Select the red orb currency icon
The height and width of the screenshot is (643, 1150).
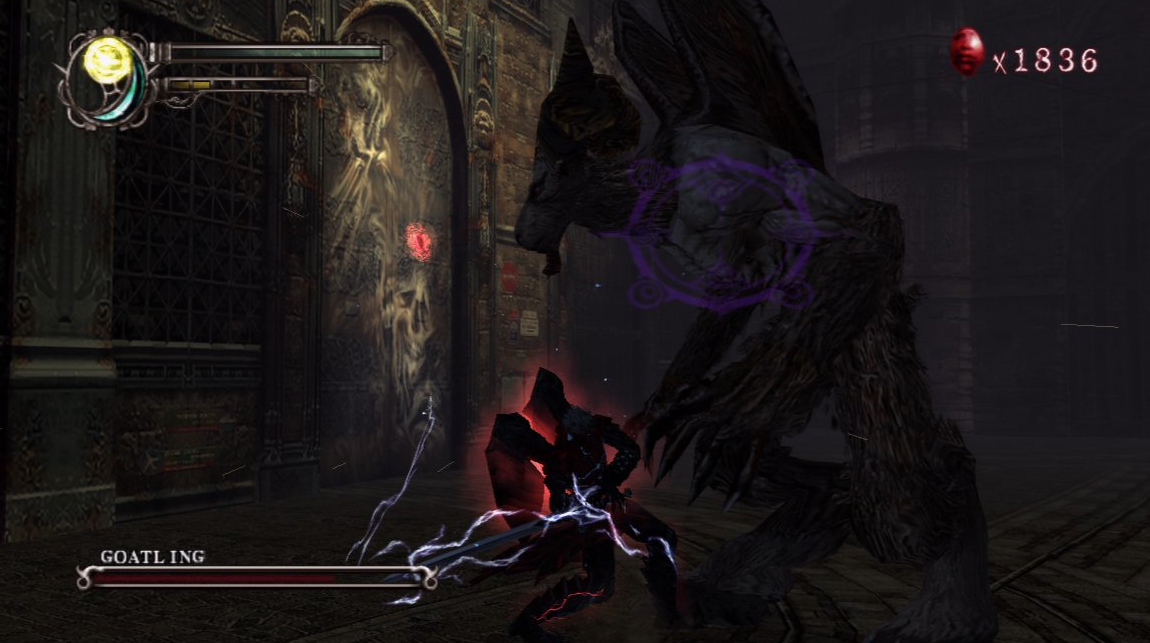click(966, 52)
